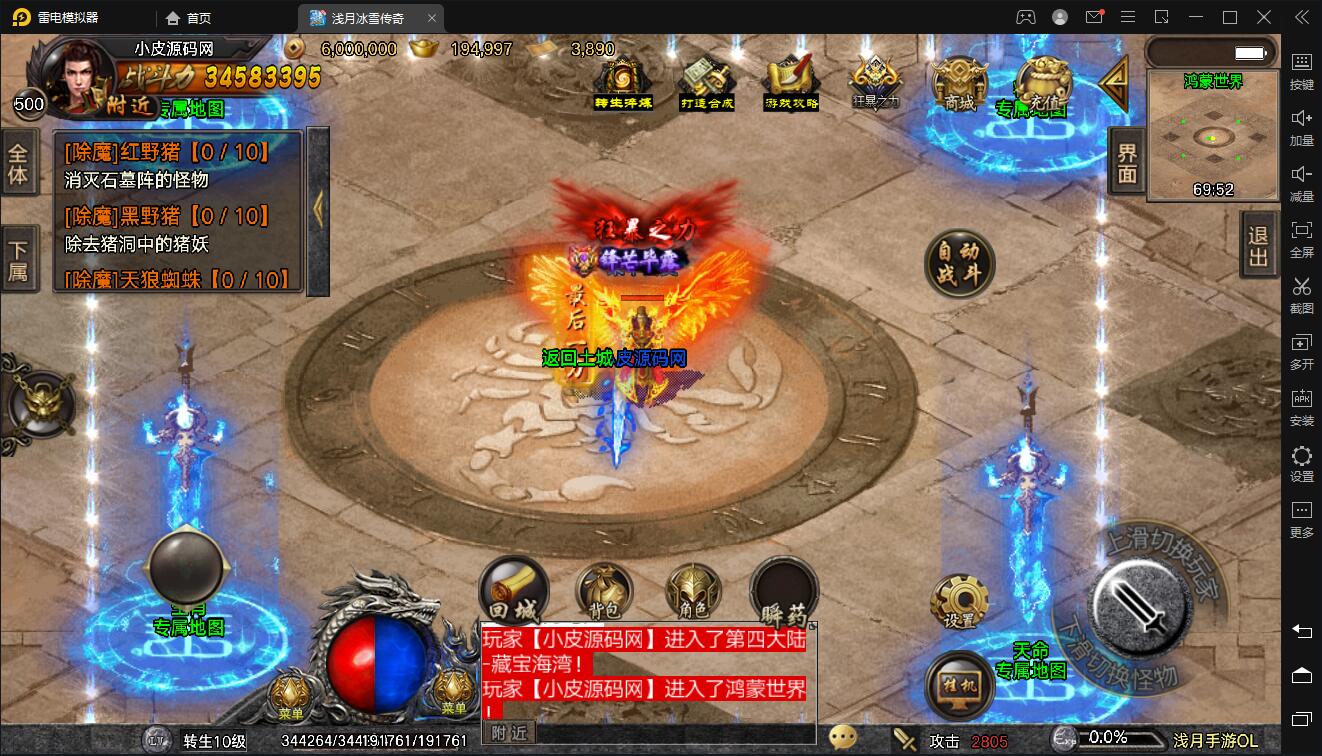The image size is (1322, 756).
Task: Click the 退出 exit button
Action: tap(1258, 245)
